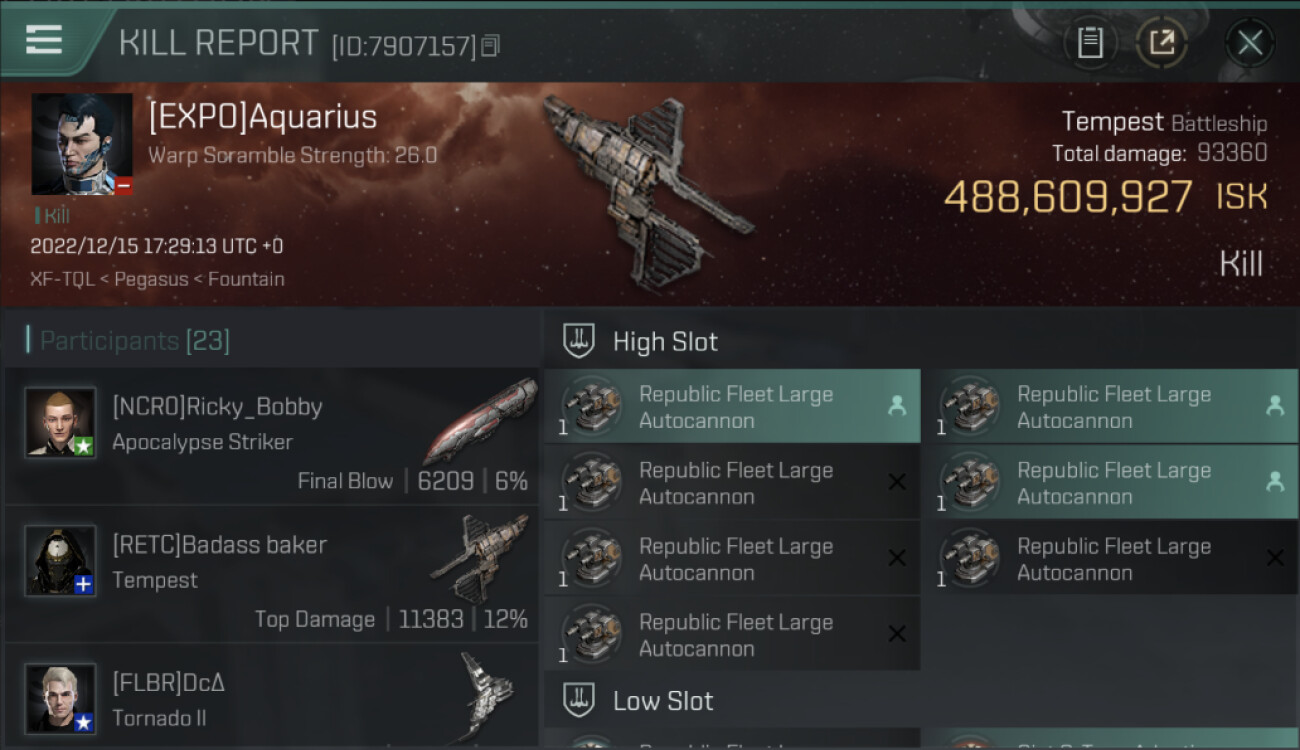
Task: Open the Tornado II pilot's participant entry
Action: tap(272, 698)
